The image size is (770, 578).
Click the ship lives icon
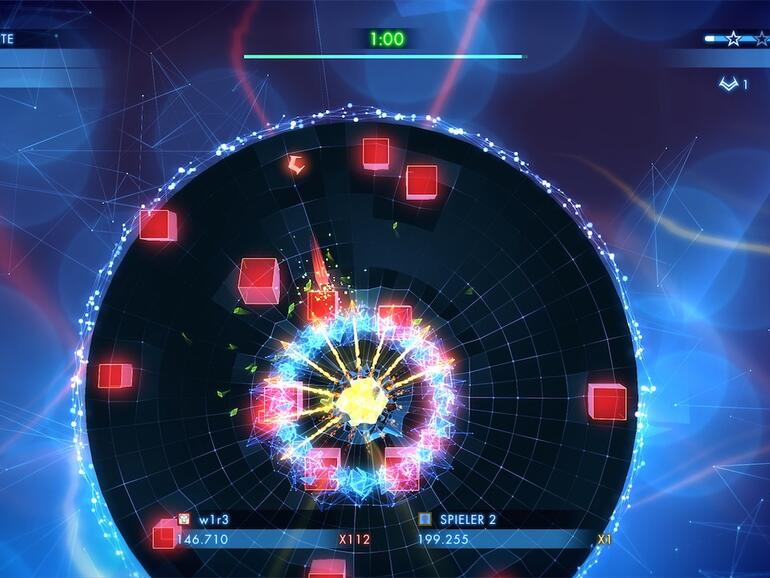[x=728, y=84]
